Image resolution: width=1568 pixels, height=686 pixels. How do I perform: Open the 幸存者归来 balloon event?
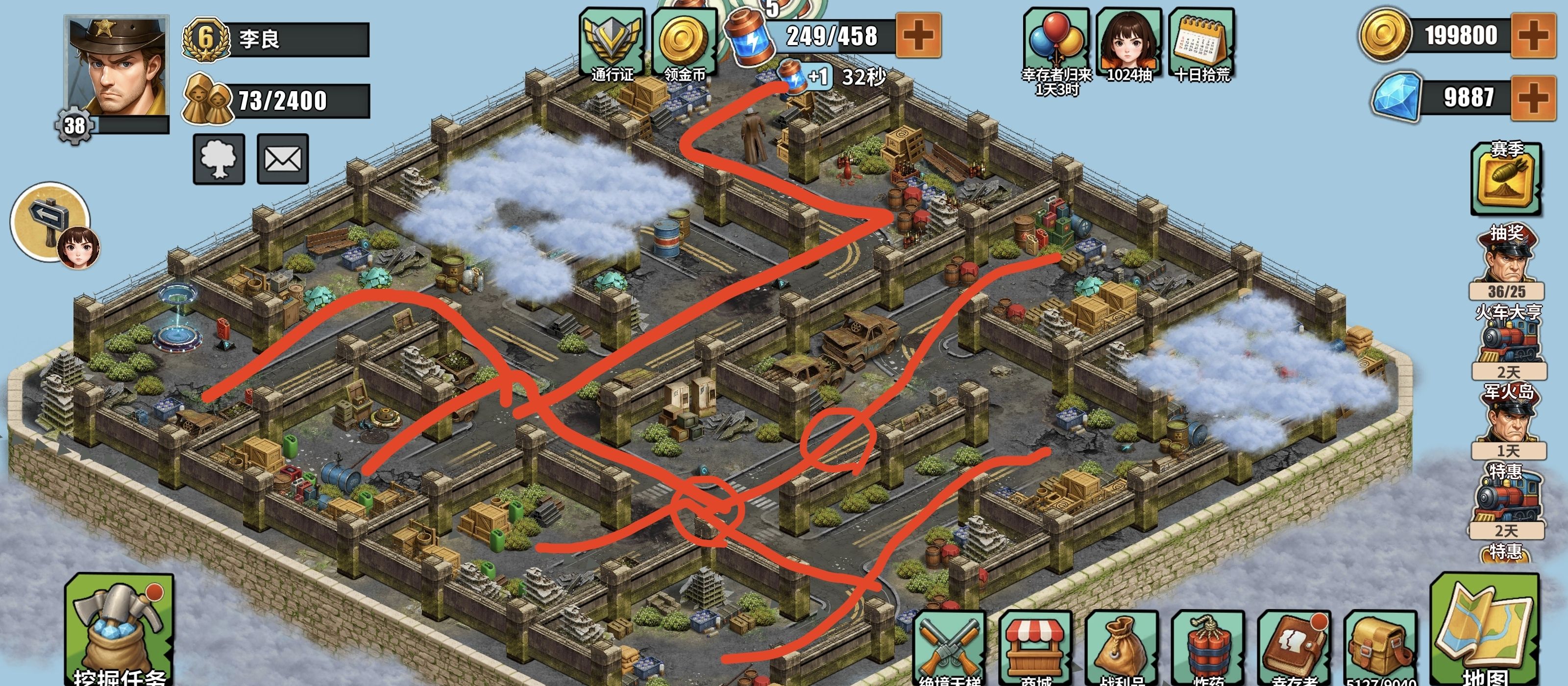(x=1056, y=46)
